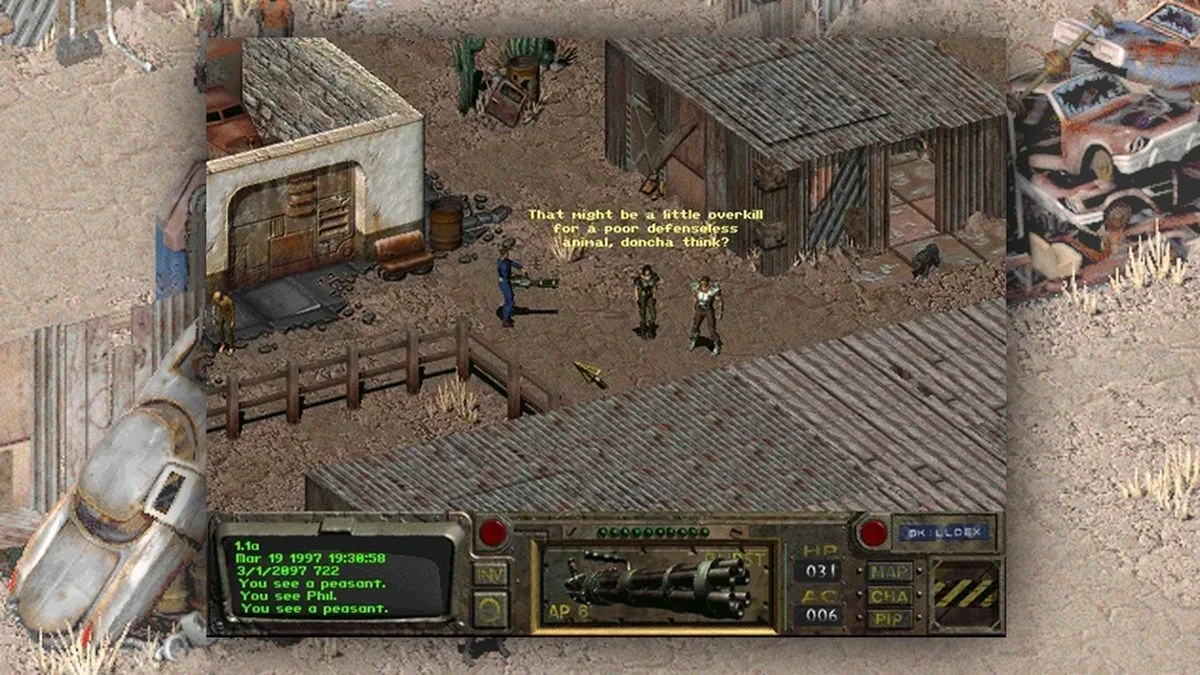The image size is (1200, 675).
Task: Click the red button beside Skilldex
Action: 873,533
